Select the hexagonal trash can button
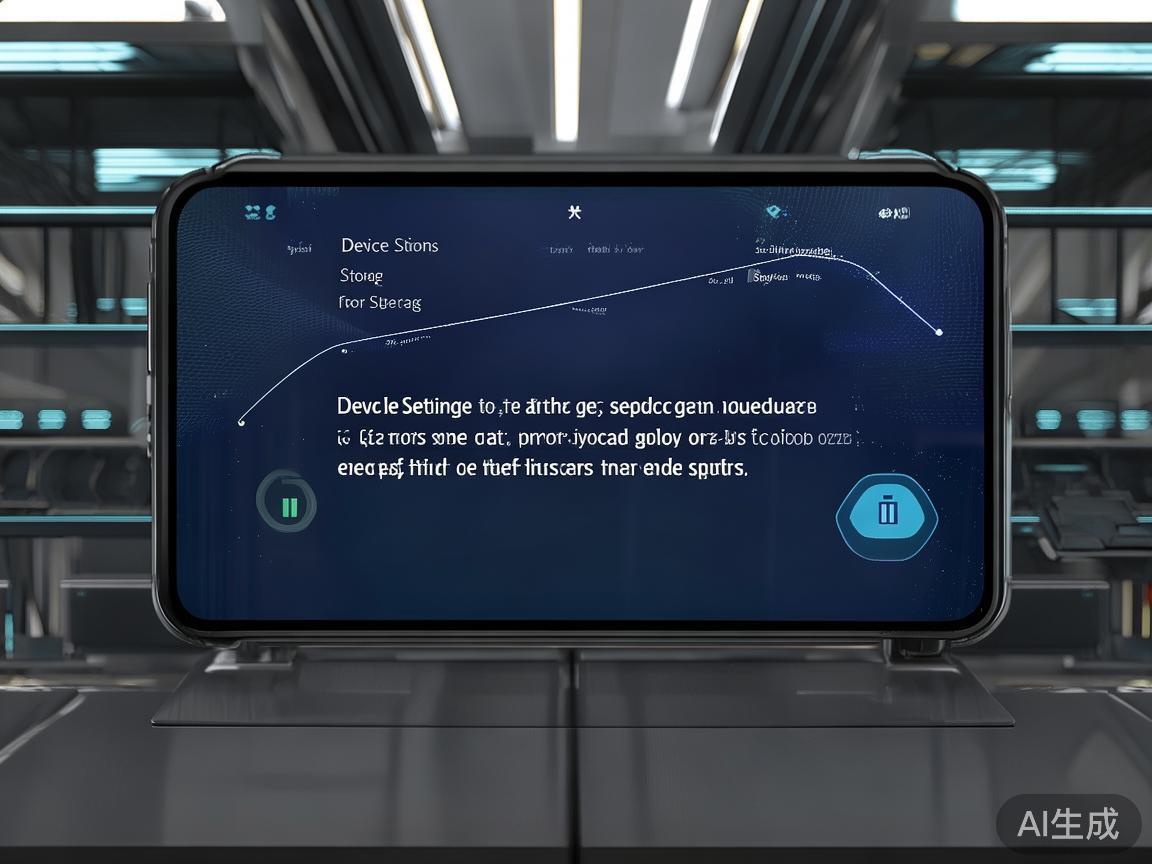The width and height of the screenshot is (1152, 864). pos(886,513)
